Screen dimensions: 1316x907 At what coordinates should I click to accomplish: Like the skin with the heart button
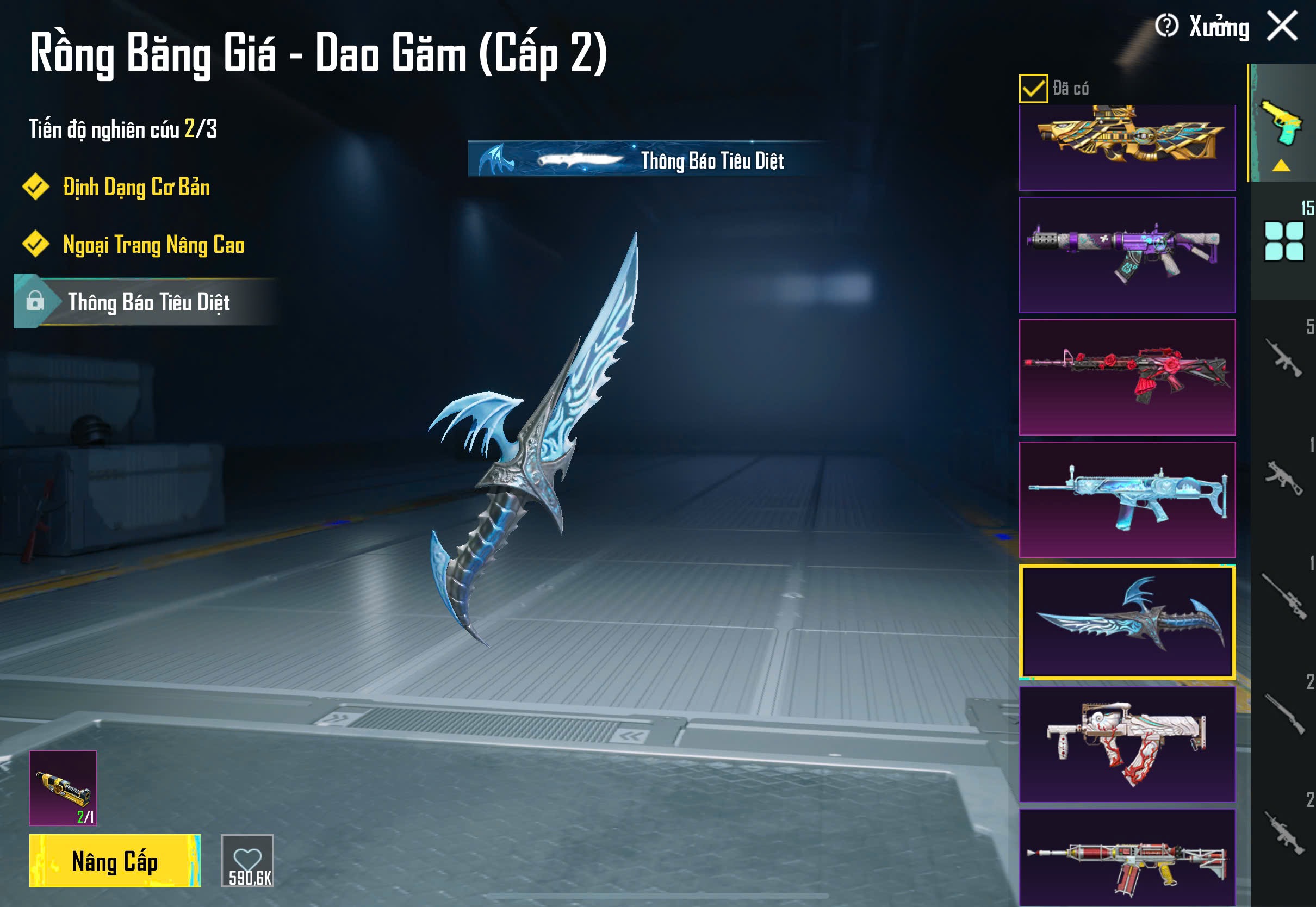[x=248, y=860]
